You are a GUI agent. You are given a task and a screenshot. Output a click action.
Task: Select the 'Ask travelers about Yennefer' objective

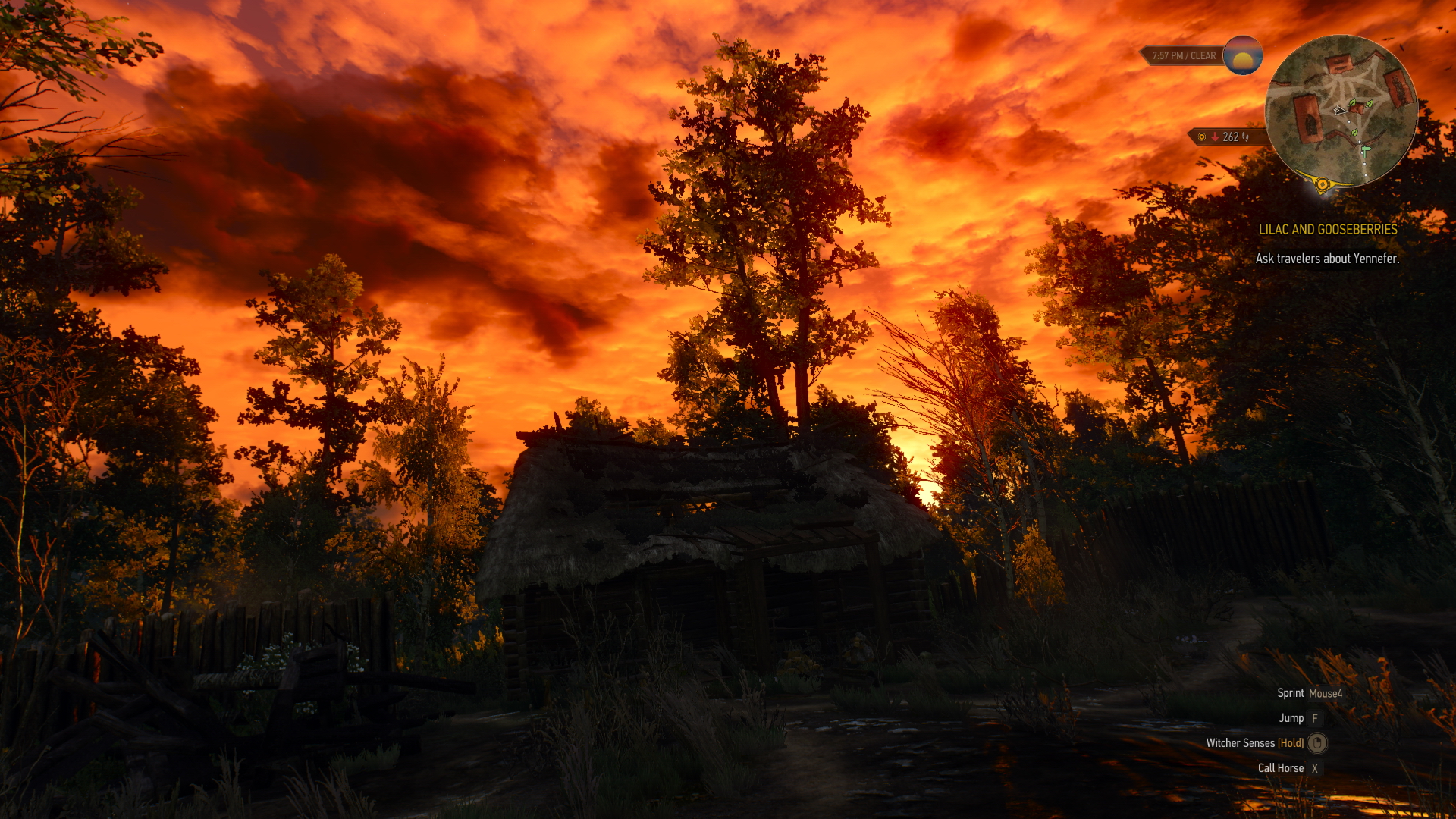coord(1326,259)
